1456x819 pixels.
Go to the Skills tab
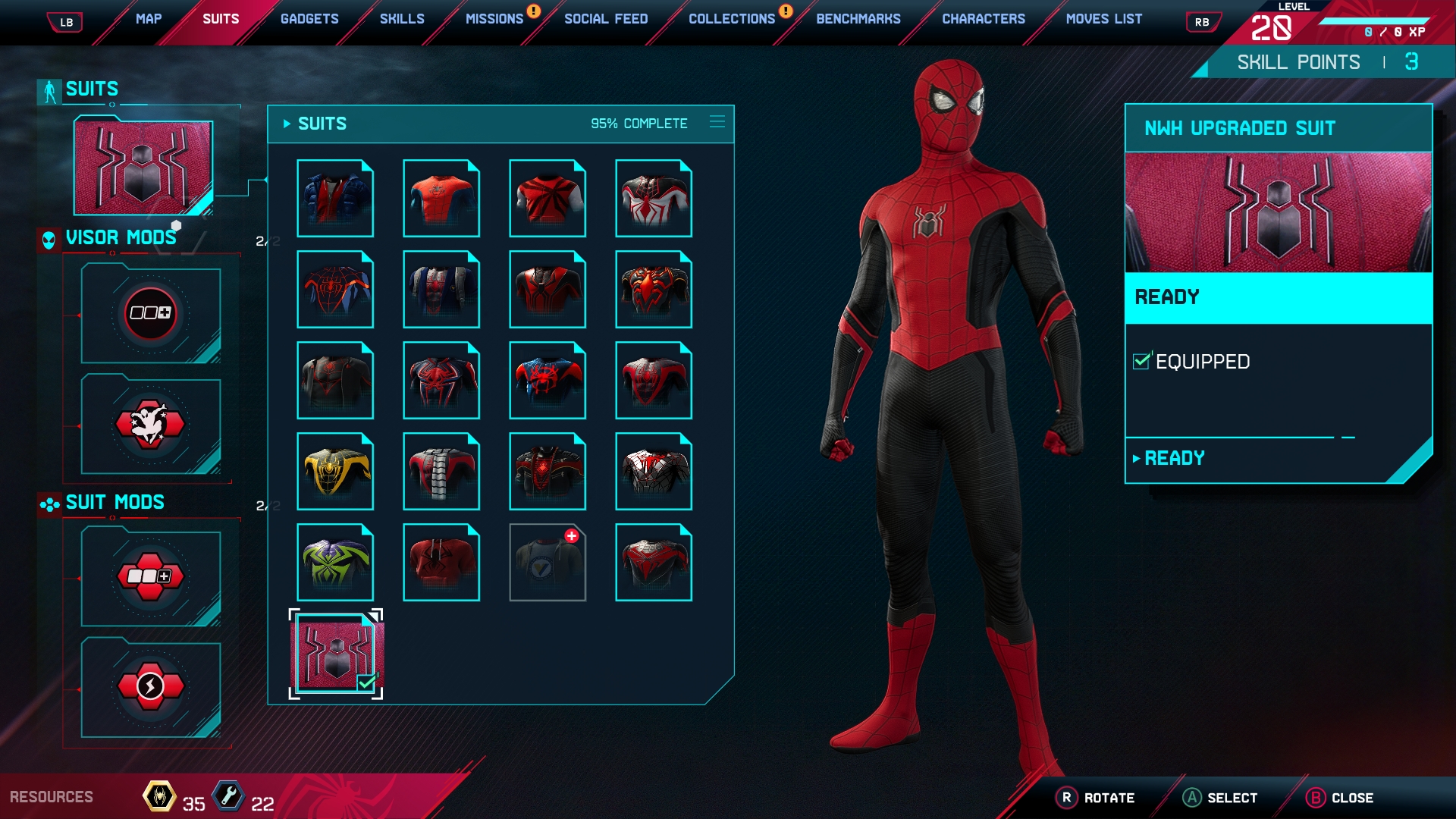402,19
